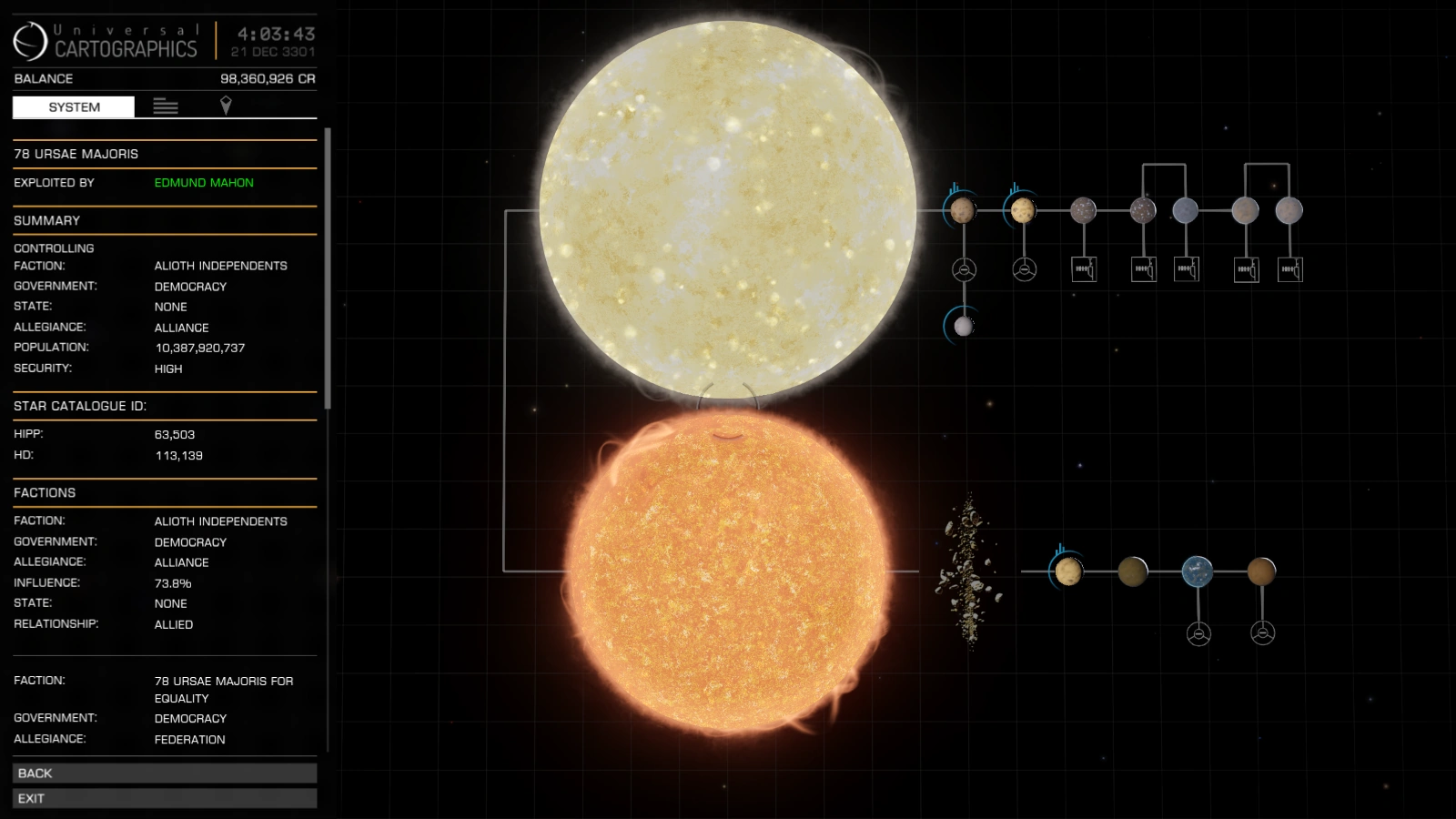Select the orbital station icon below the innermost planet
The width and height of the screenshot is (1456, 819).
(x=963, y=268)
